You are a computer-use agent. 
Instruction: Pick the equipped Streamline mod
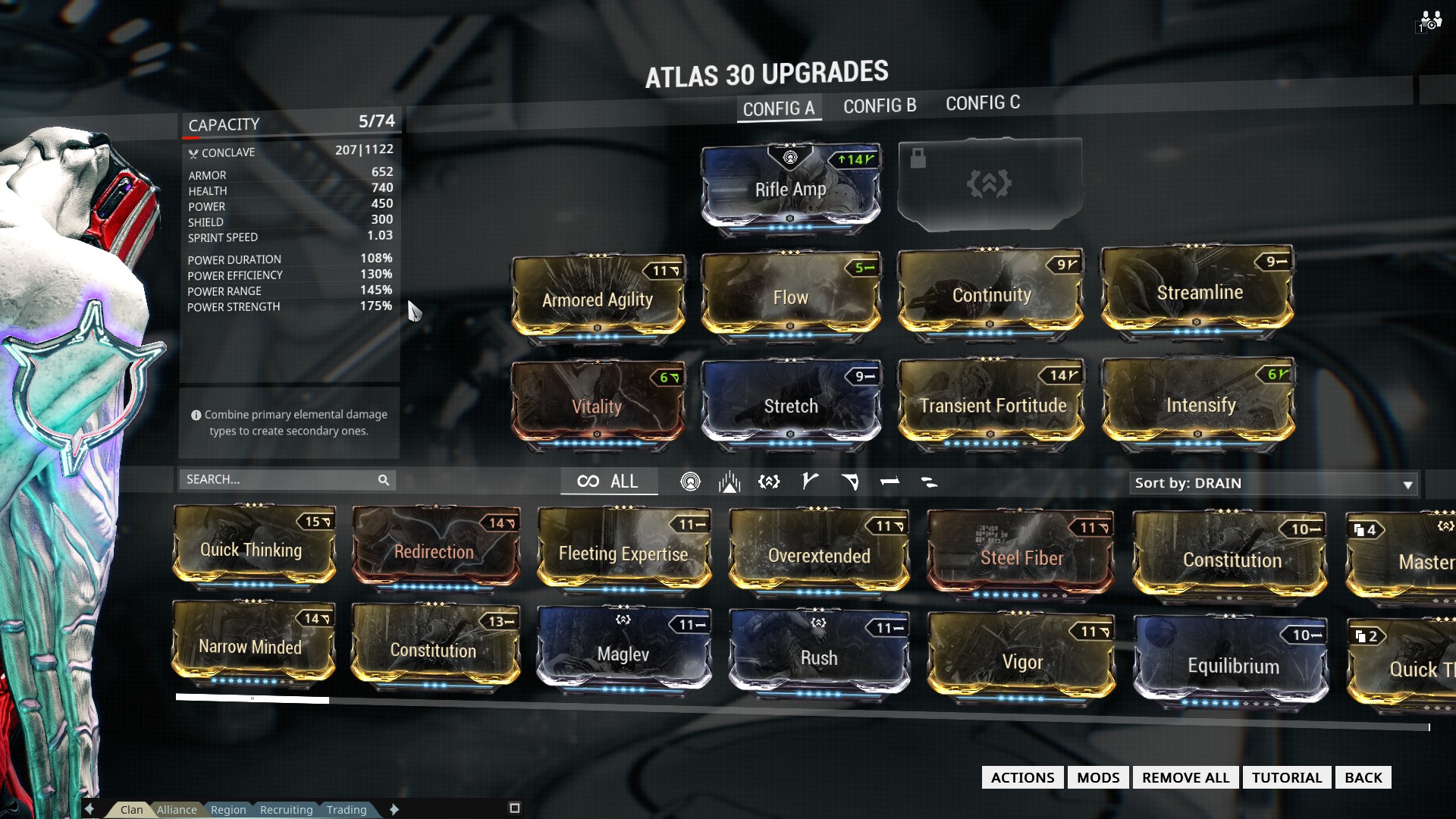1198,292
